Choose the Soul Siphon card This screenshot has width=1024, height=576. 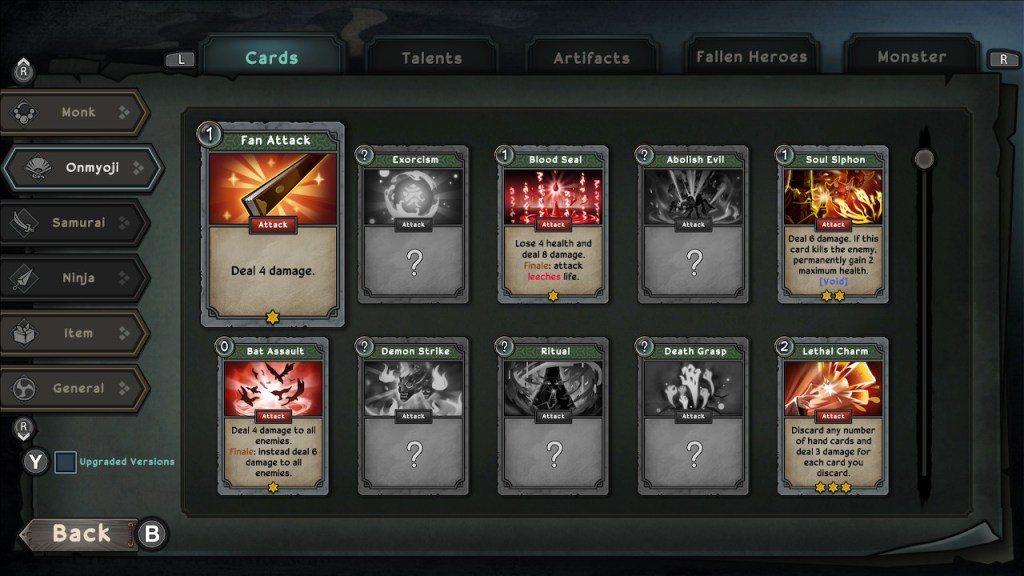[x=833, y=224]
